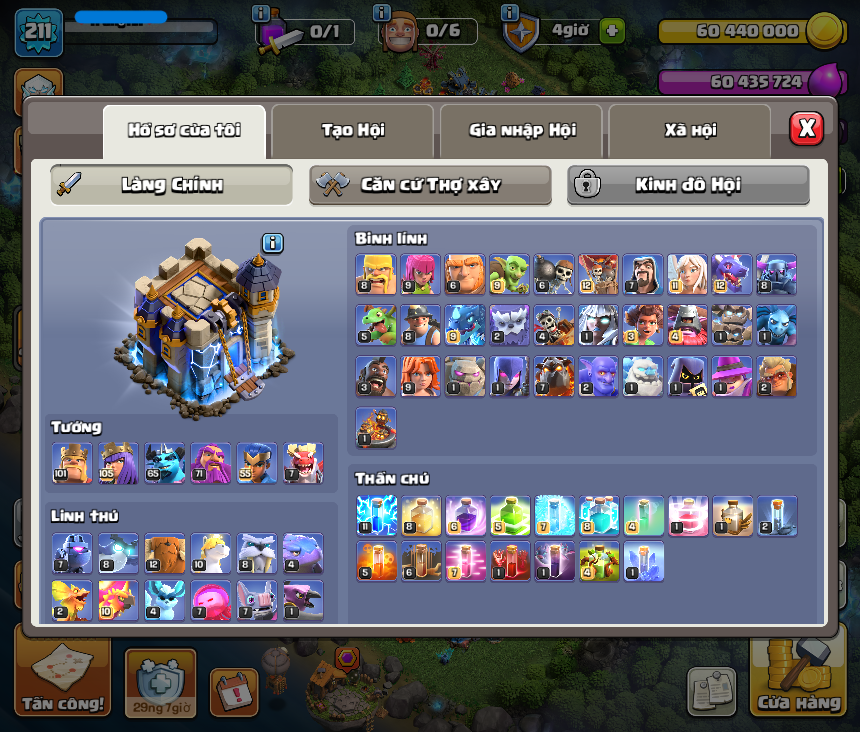Select the locked Kinh đô Hội button
860x732 pixels.
tap(688, 185)
